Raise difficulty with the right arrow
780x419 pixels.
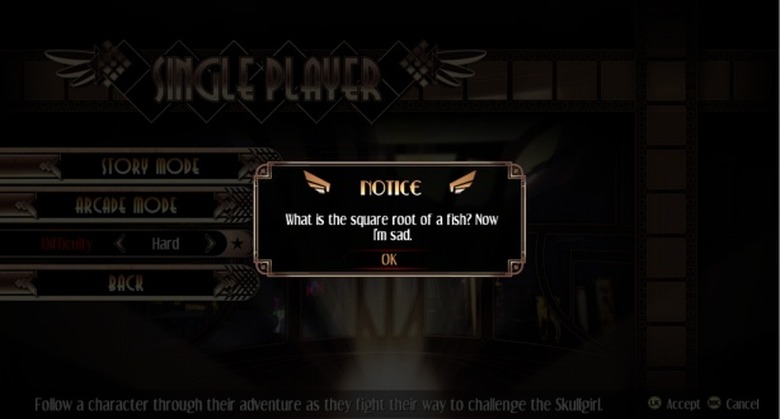[x=209, y=243]
